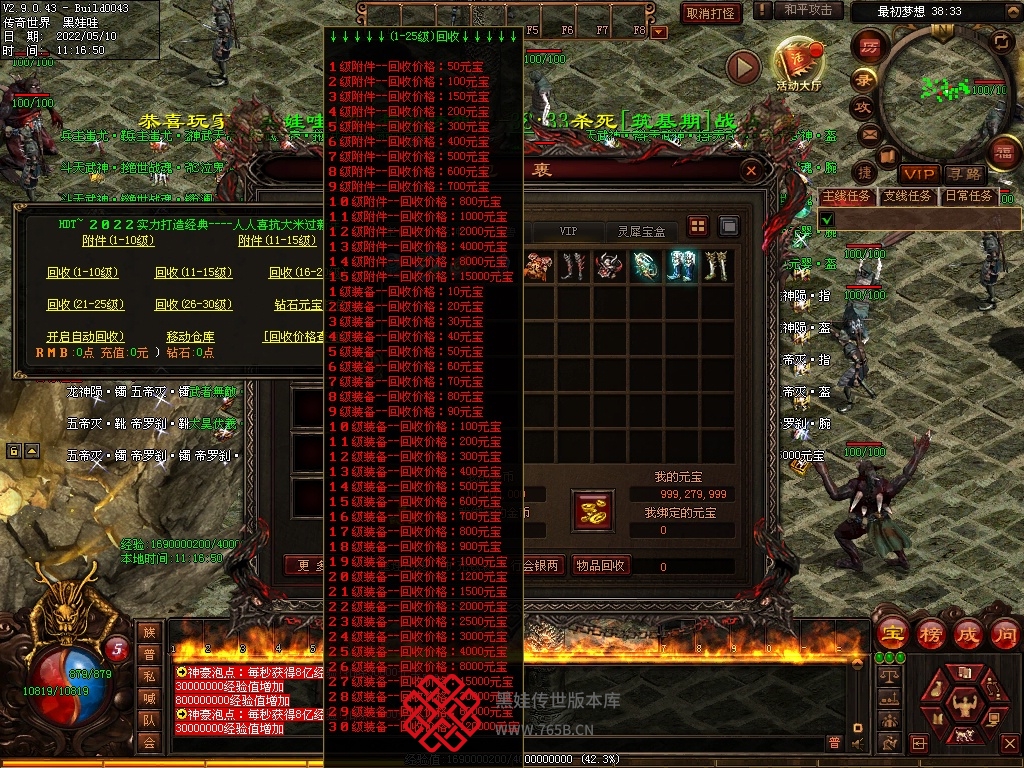
Task: Toggle the 和平攻击 attack mode
Action: [807, 10]
